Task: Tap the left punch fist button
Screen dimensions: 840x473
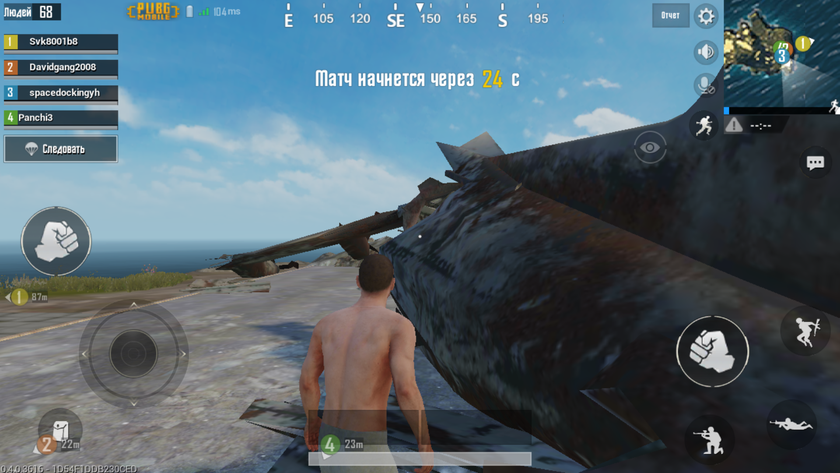Action: click(56, 242)
